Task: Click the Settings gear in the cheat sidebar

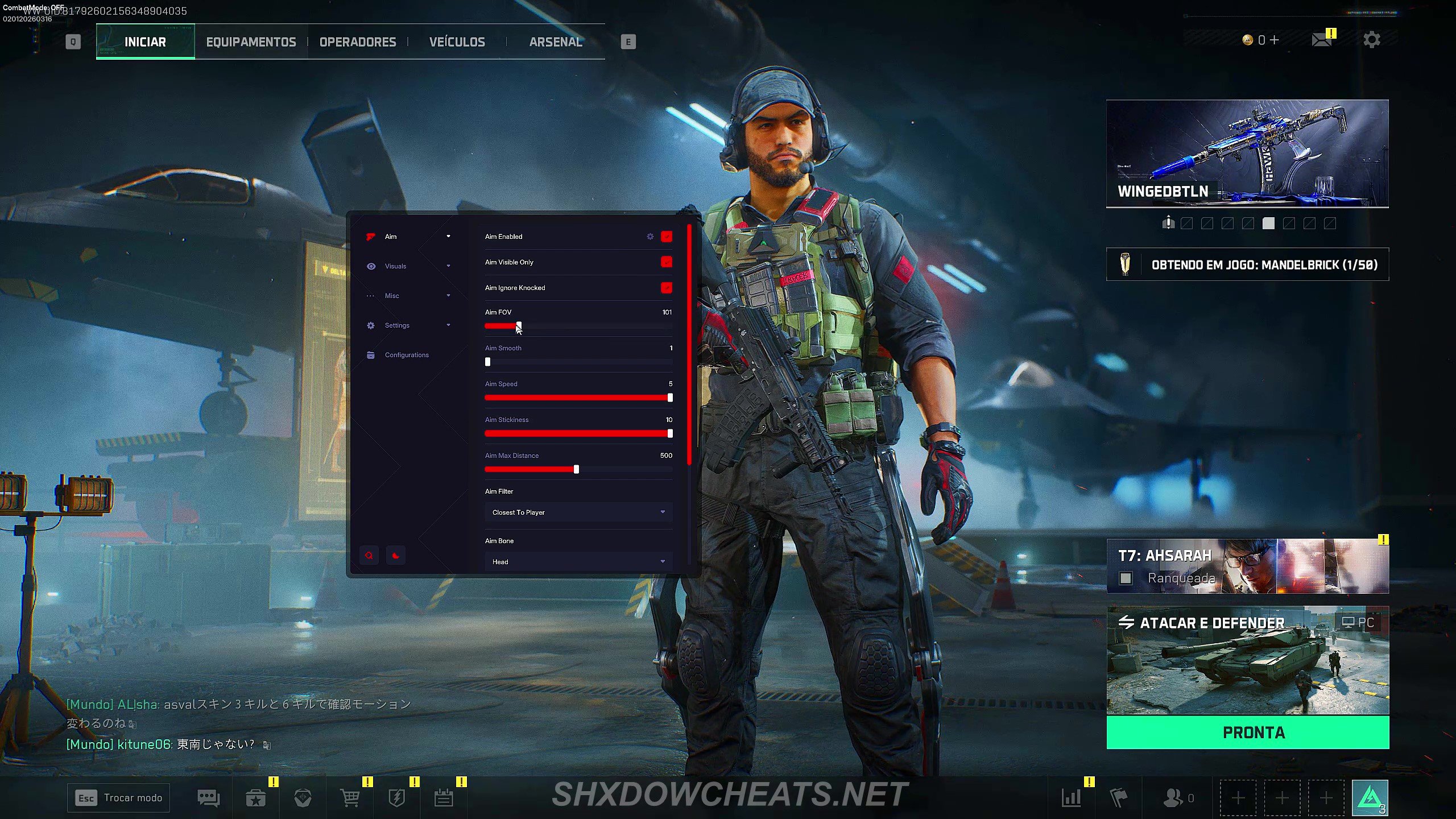Action: (370, 325)
